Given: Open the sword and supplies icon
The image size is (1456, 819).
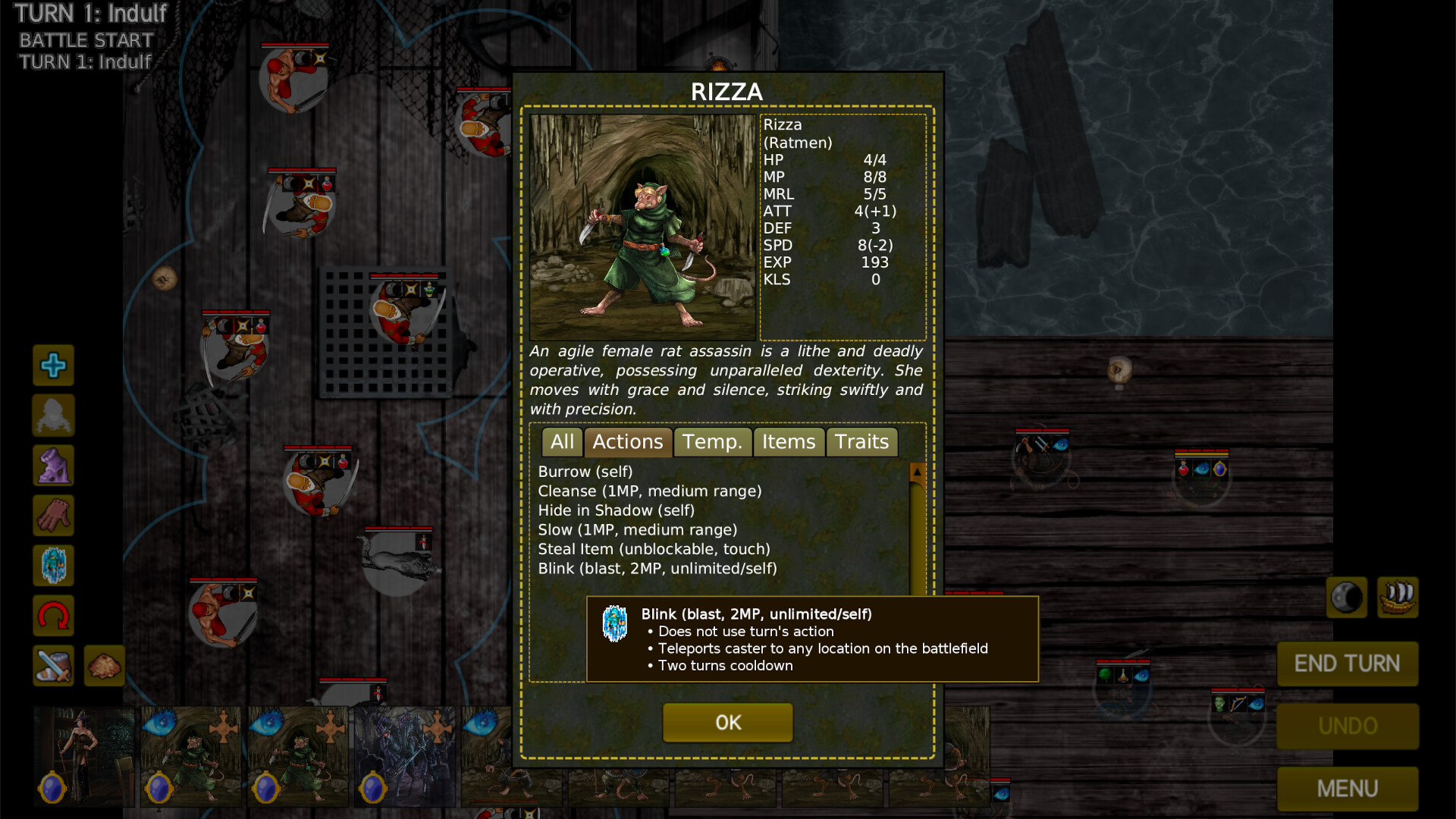Looking at the screenshot, I should click(53, 667).
